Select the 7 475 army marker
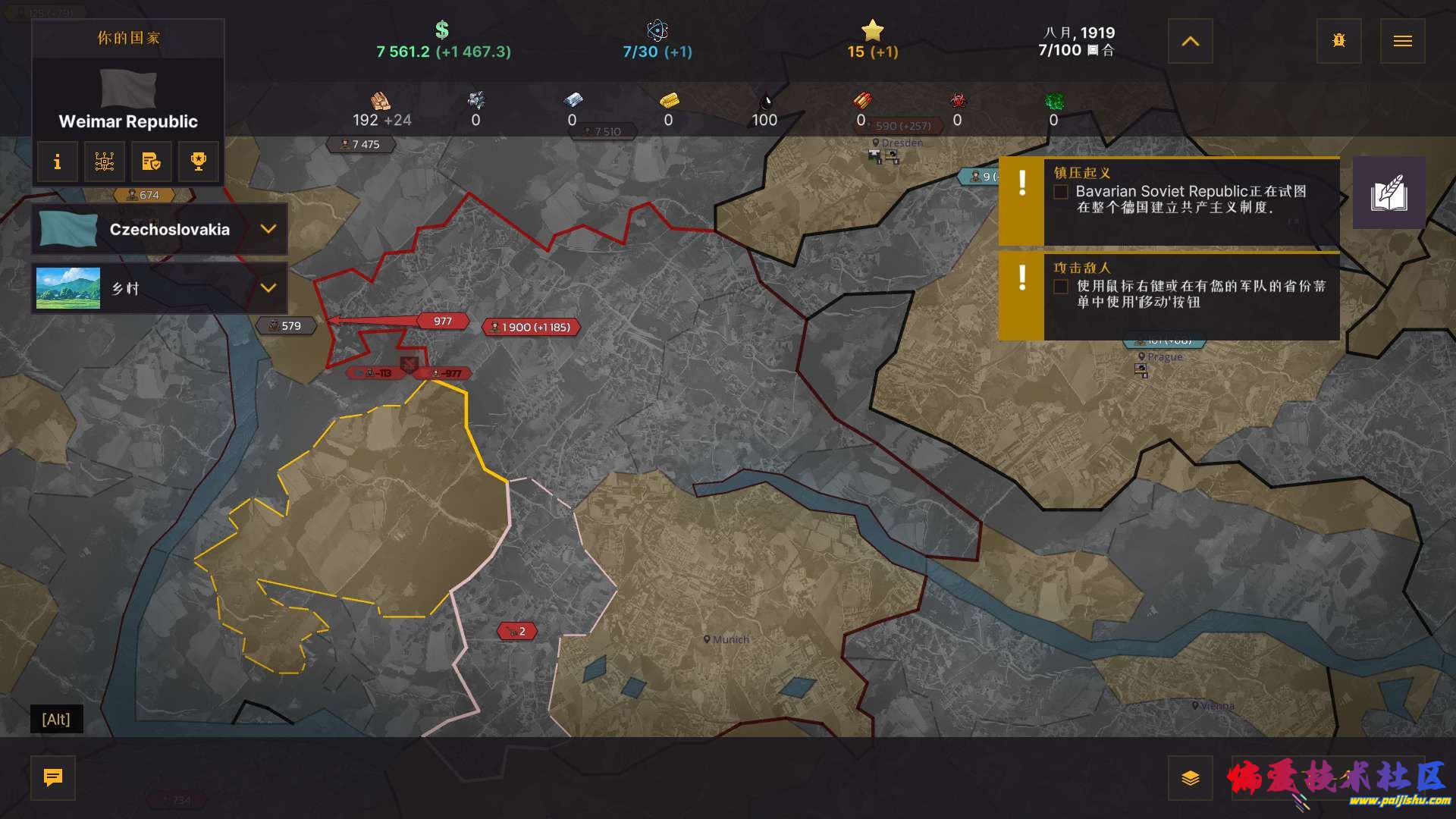Screen dimensions: 1456x819 [x=361, y=144]
